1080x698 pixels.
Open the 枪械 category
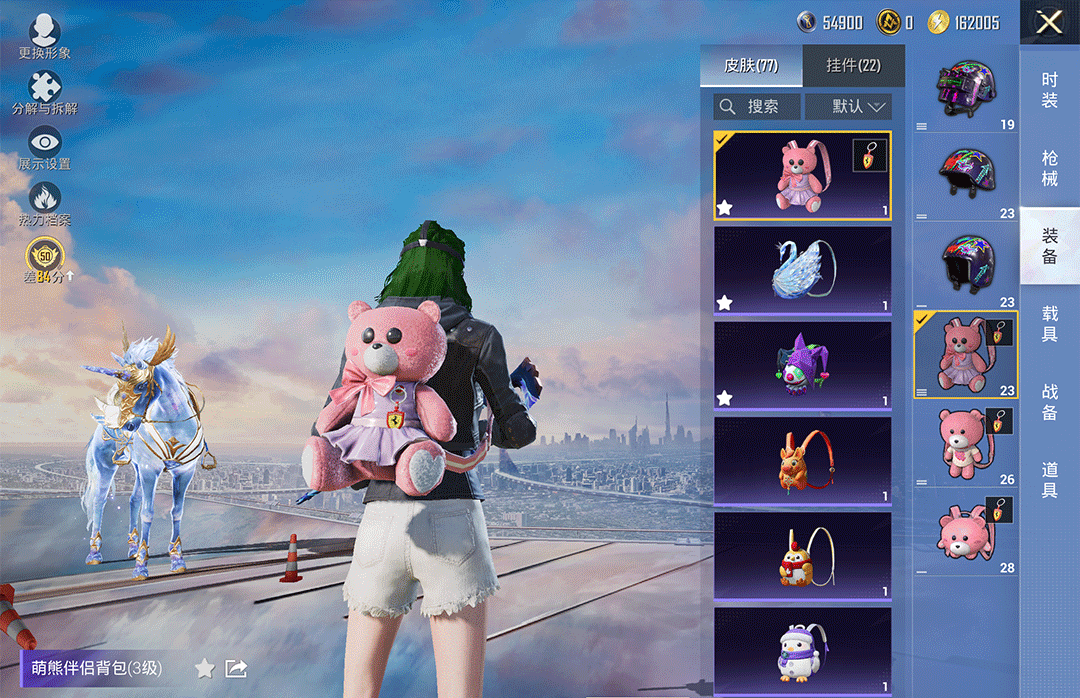tap(1049, 168)
